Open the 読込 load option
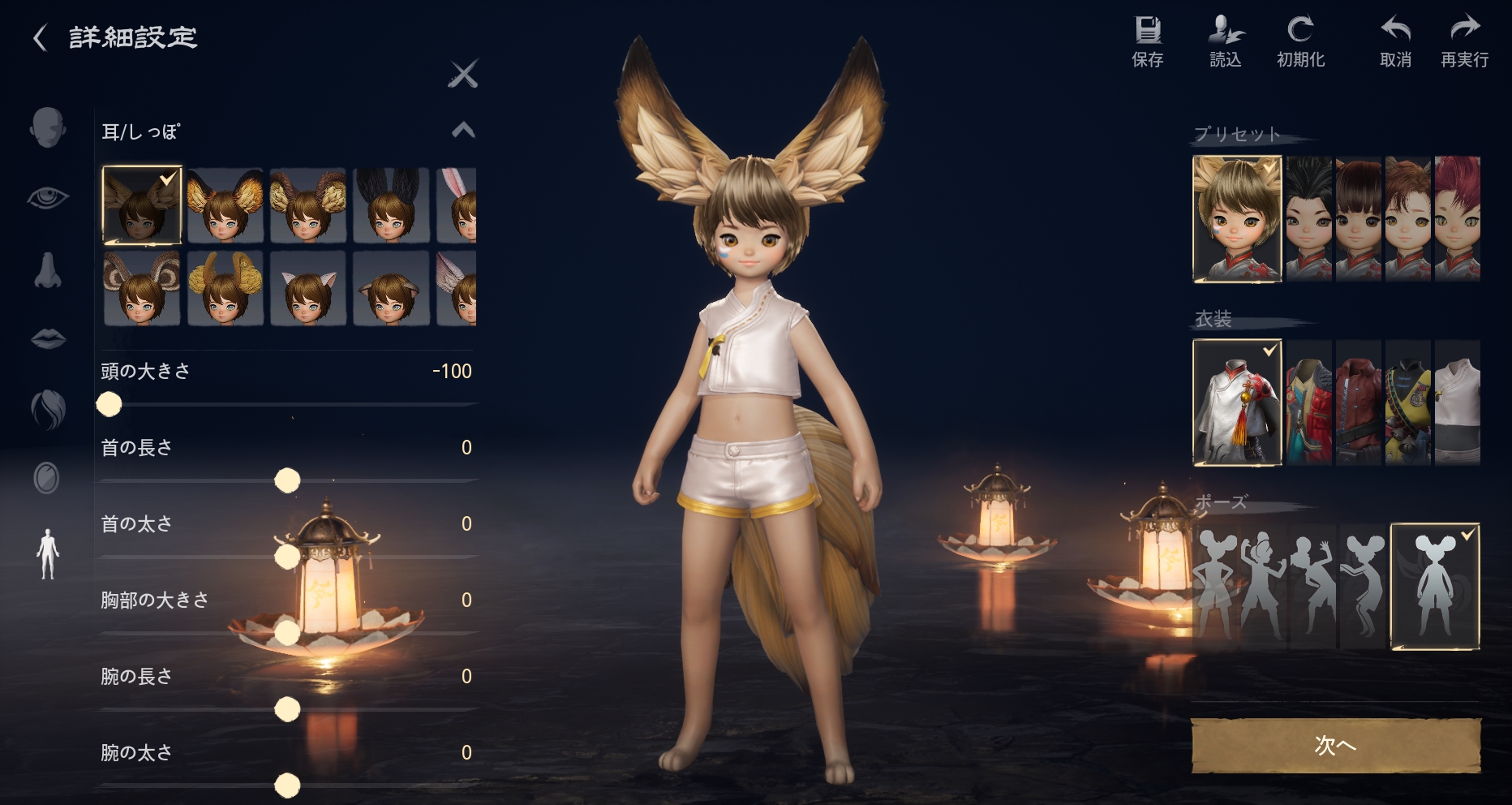1512x805 pixels. pyautogui.click(x=1225, y=42)
